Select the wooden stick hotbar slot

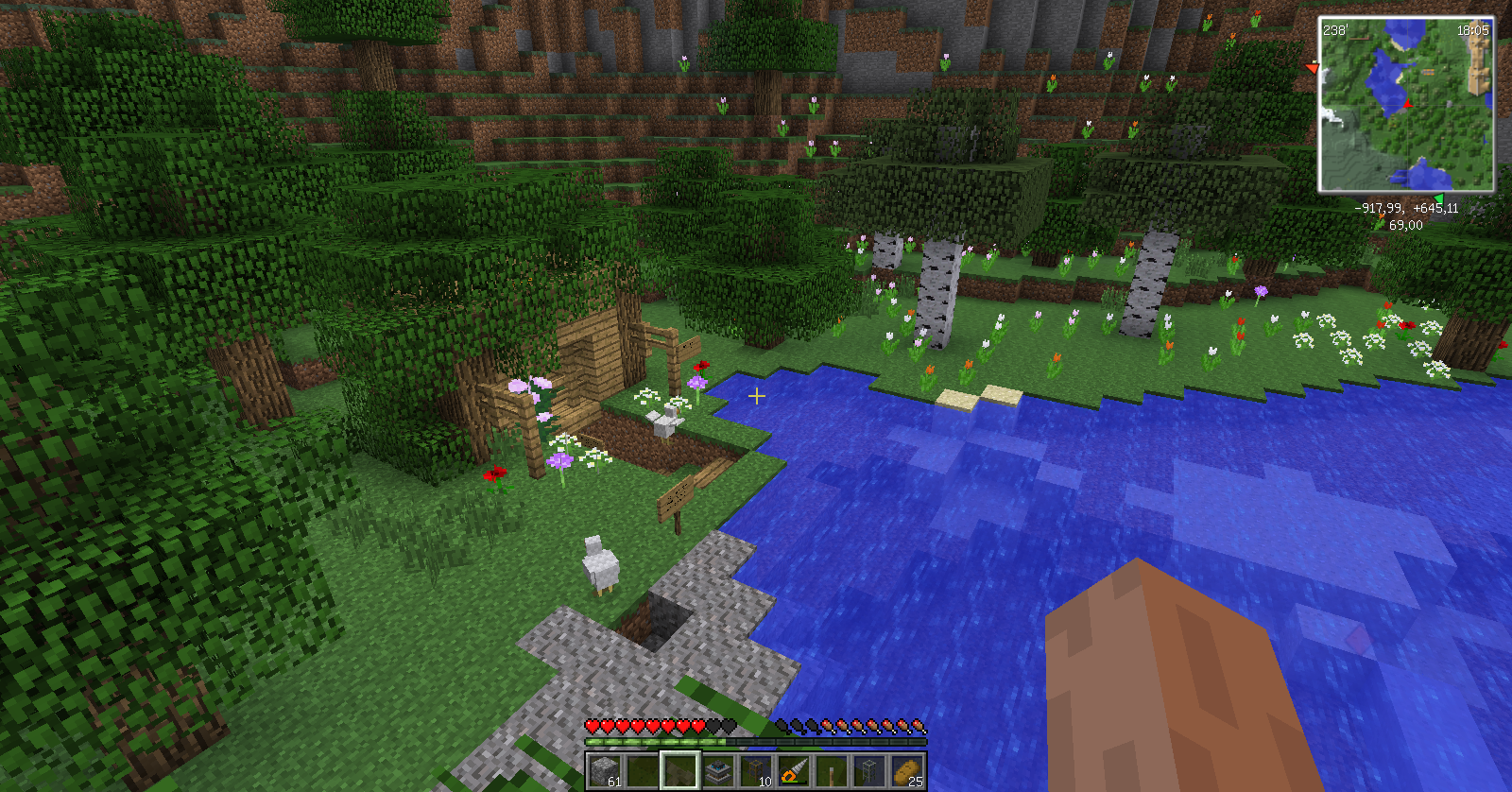tap(832, 770)
